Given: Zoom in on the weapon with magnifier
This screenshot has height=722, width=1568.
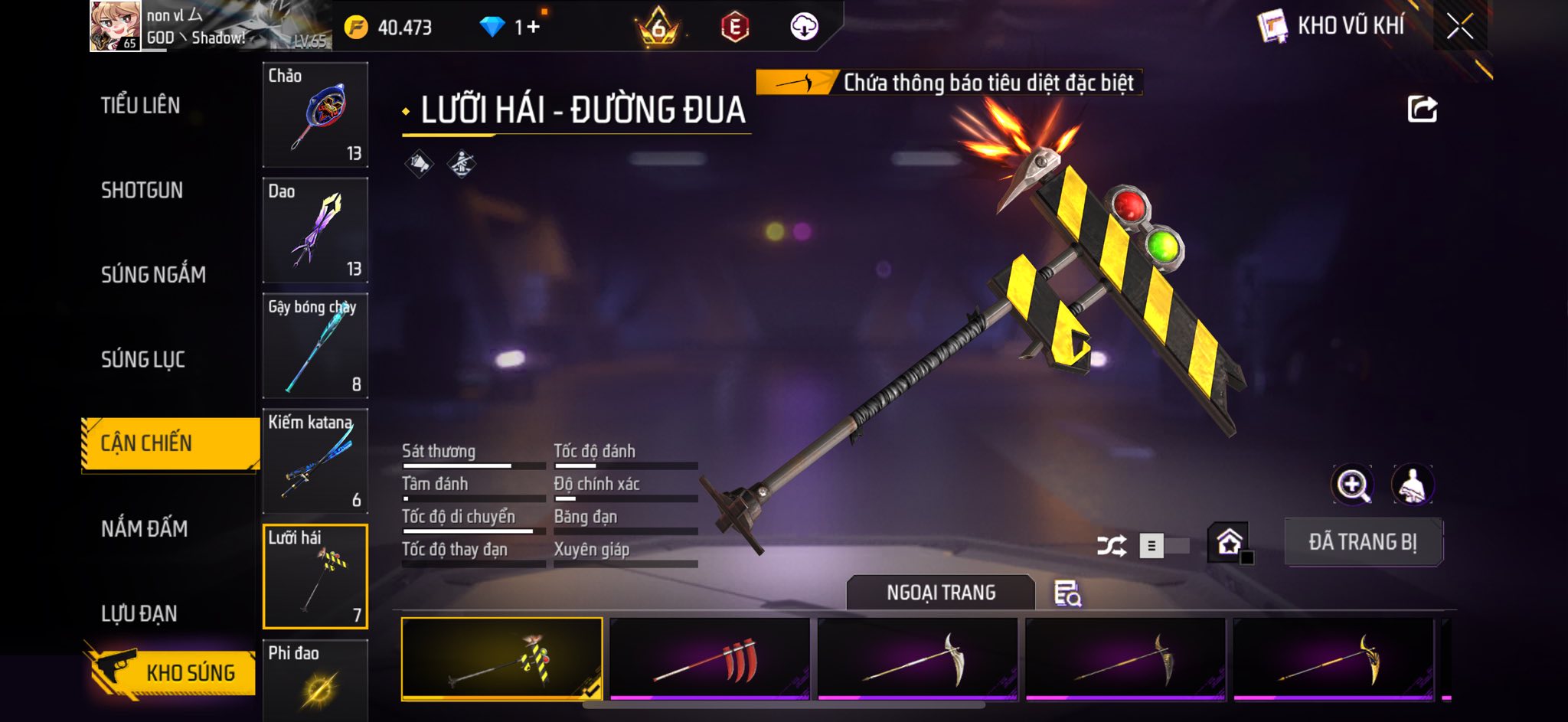Looking at the screenshot, I should pyautogui.click(x=1352, y=485).
